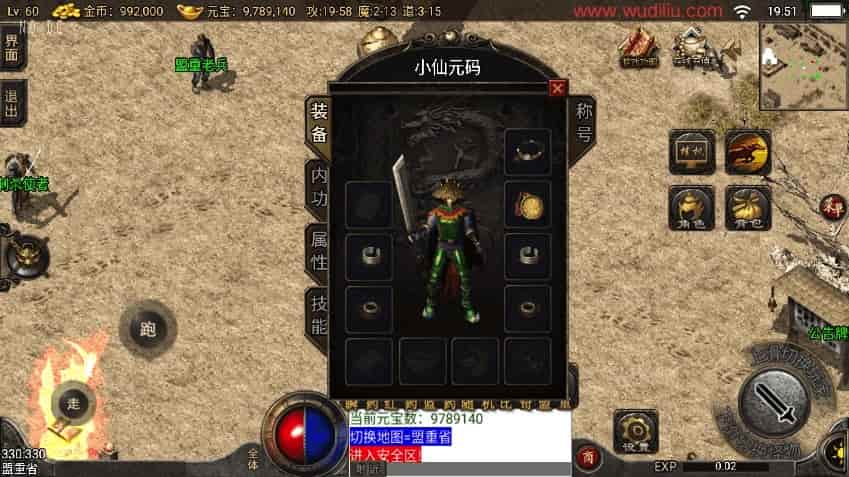Activate the galloping horse mount icon
Viewport: 849px width, 477px height.
click(747, 152)
